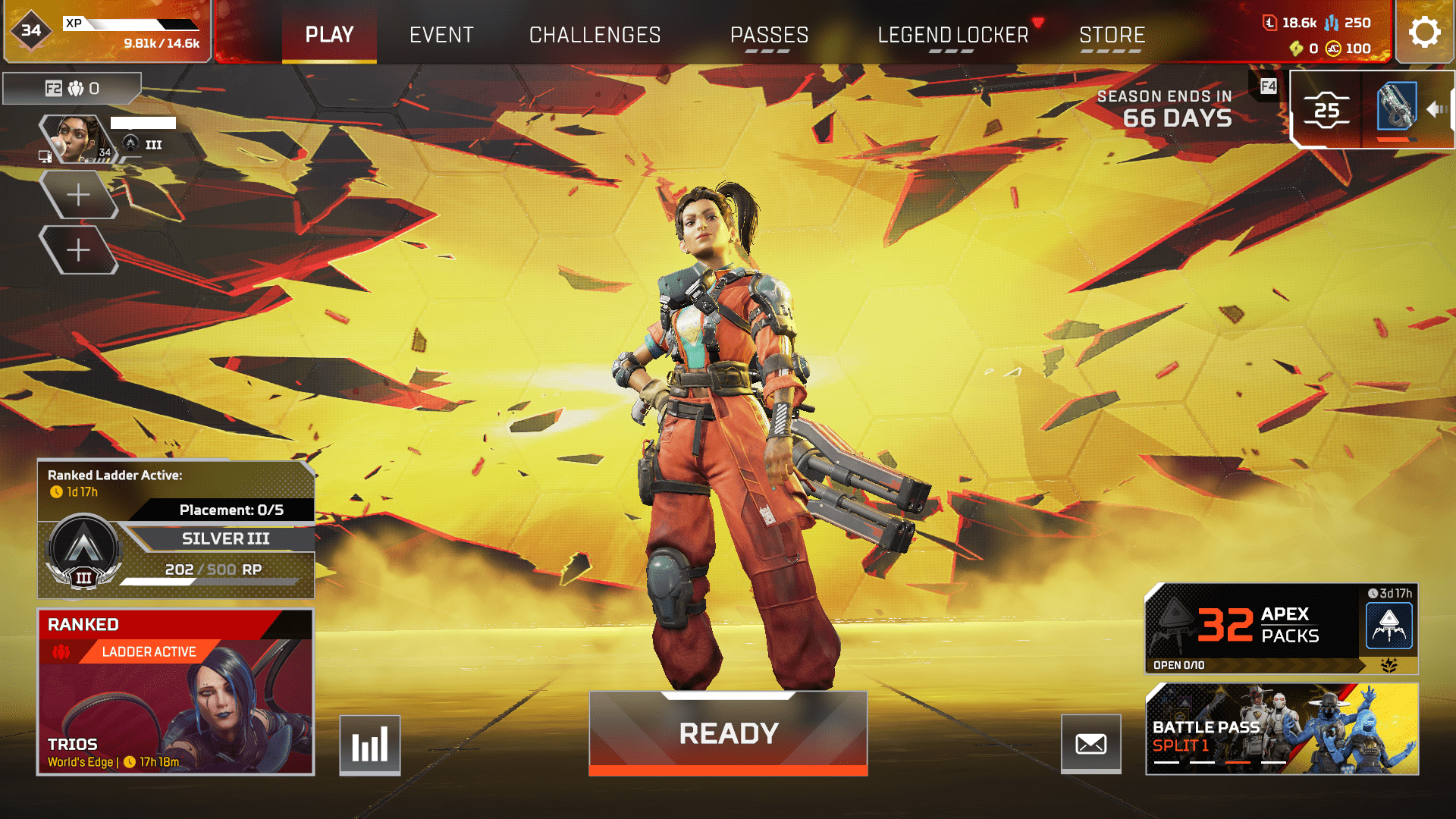Viewport: 1456px width, 819px height.
Task: Switch to the EVENT tab
Action: (441, 34)
